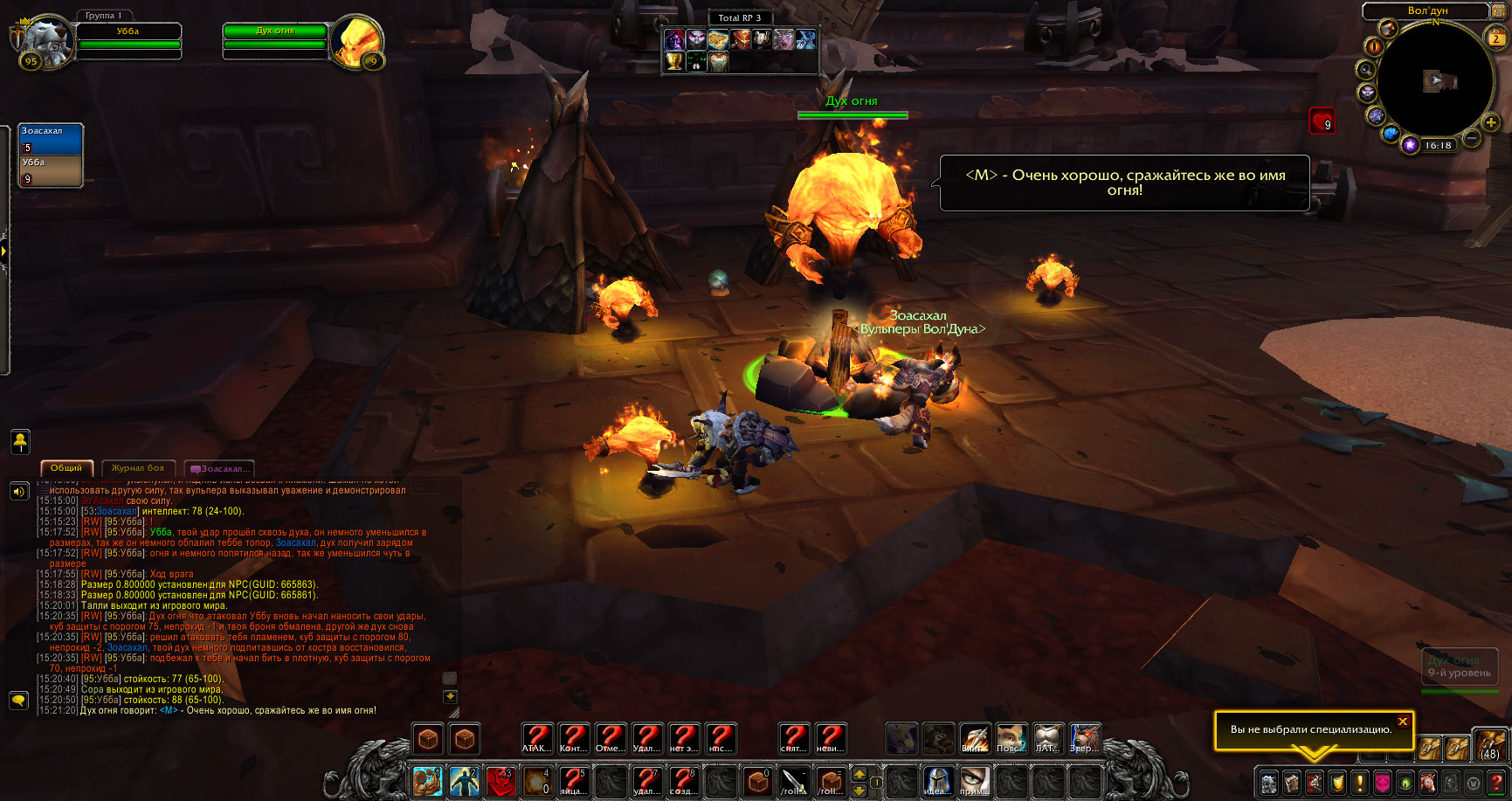This screenshot has width=1512, height=801.
Task: Zoom in the minimap with plus button
Action: click(1491, 122)
